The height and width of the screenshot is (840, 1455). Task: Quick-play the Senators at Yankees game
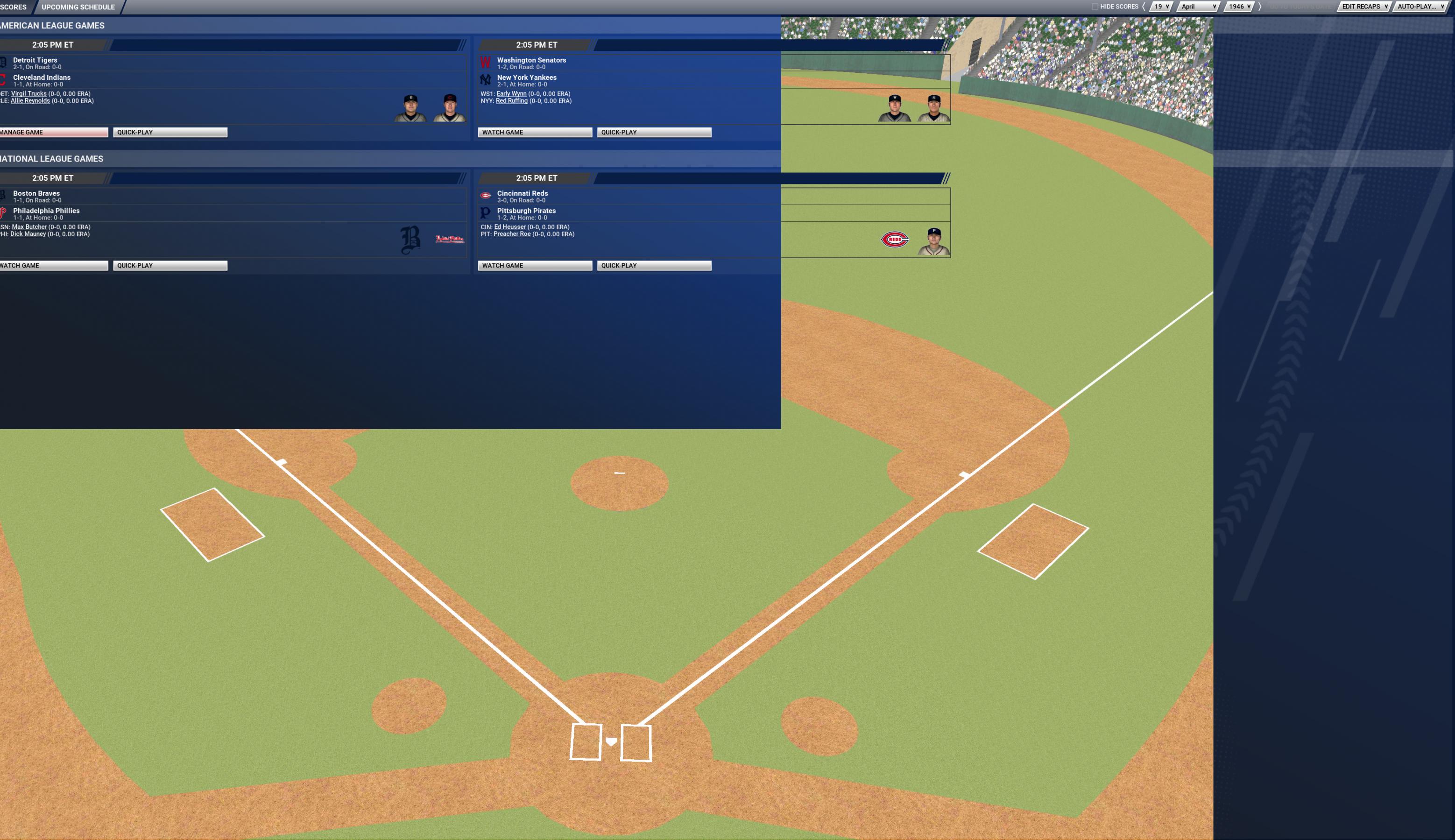pyautogui.click(x=654, y=132)
